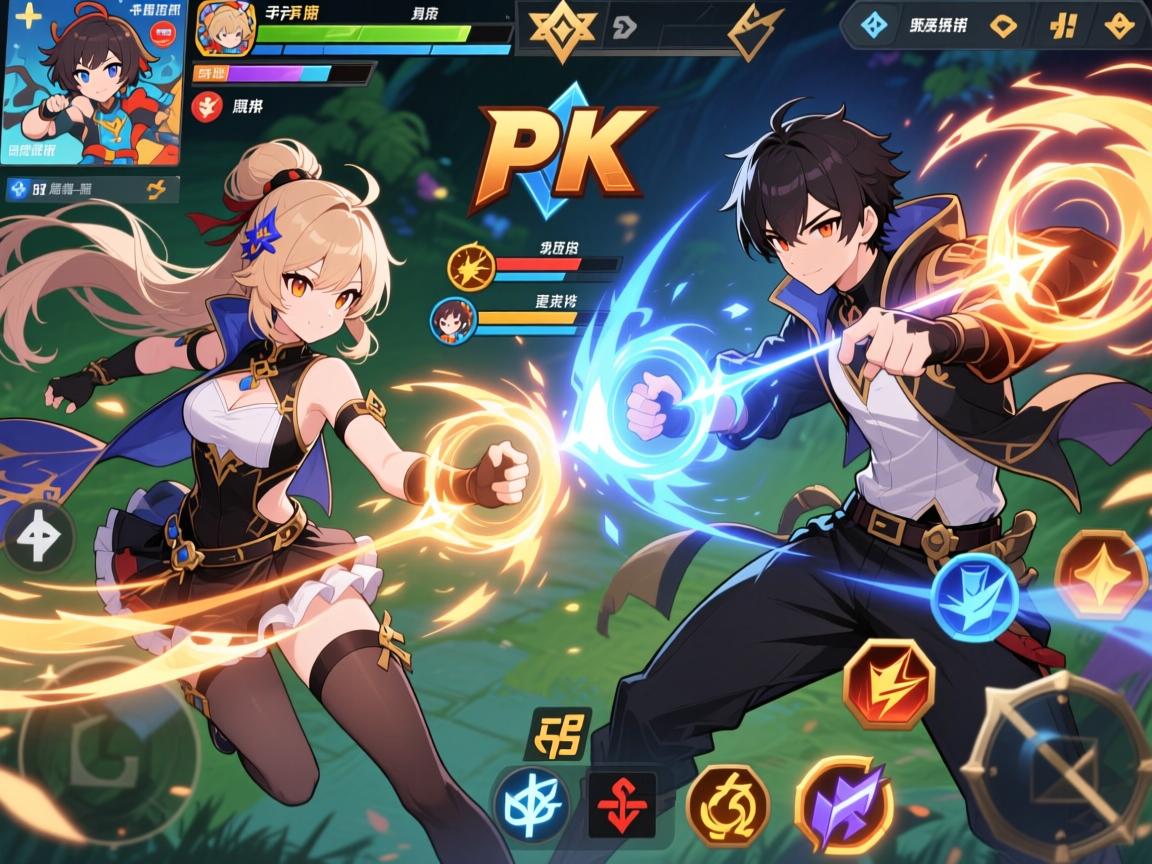Select the red arrow square skill slot
This screenshot has width=1152, height=864.
click(621, 803)
